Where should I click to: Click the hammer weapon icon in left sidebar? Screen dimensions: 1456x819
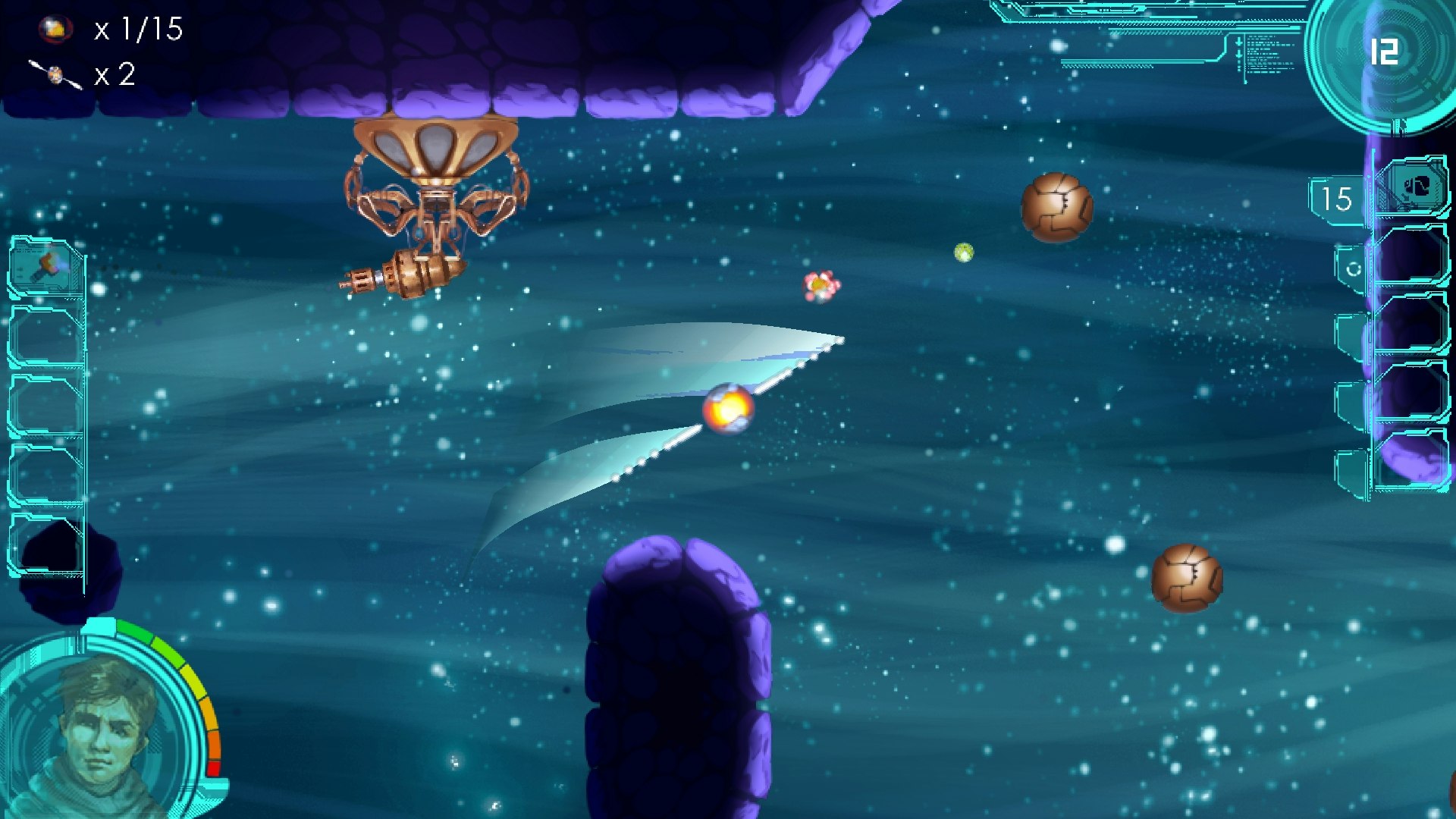pyautogui.click(x=45, y=265)
